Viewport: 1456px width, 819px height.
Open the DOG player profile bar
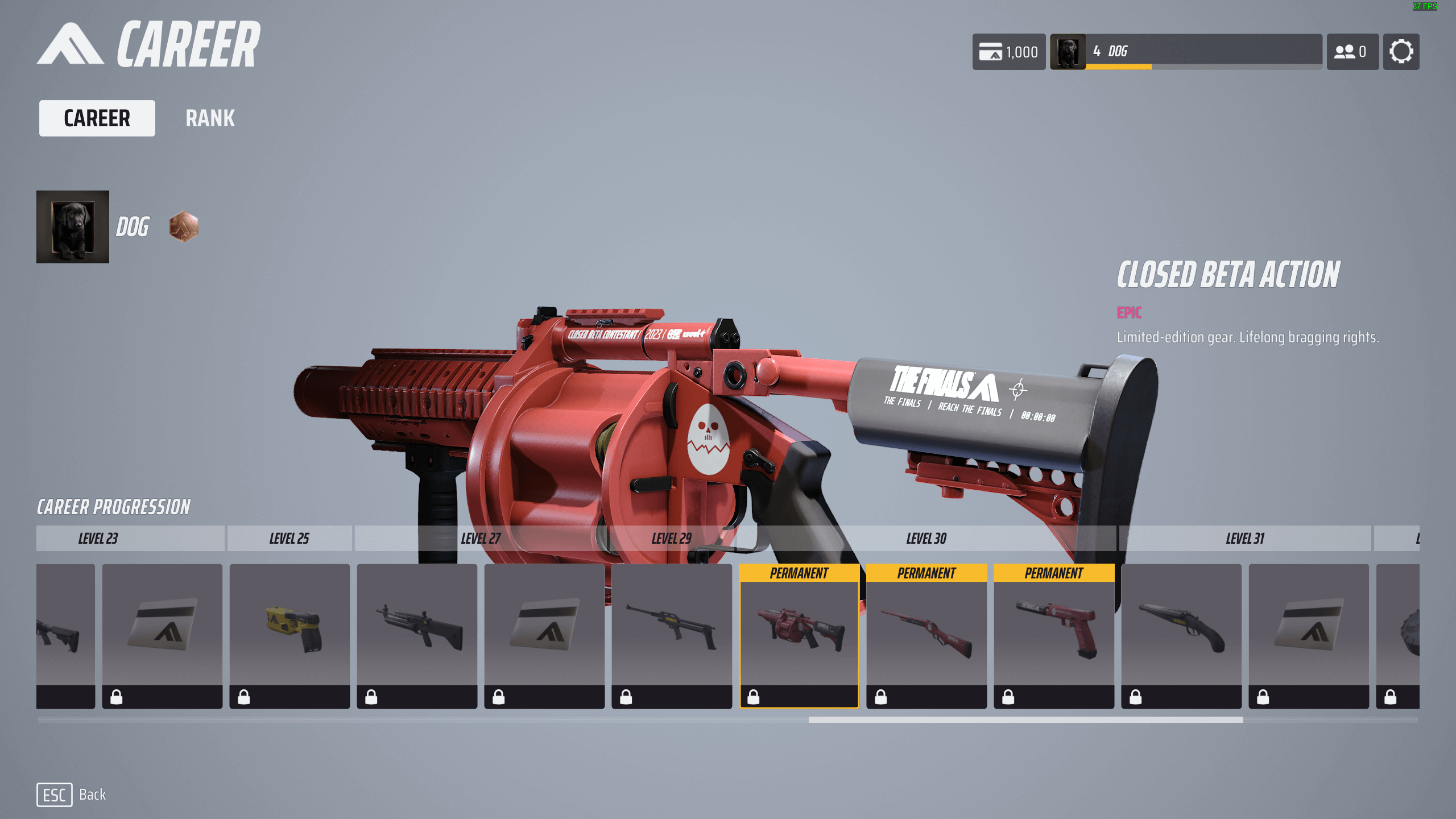point(1186,52)
